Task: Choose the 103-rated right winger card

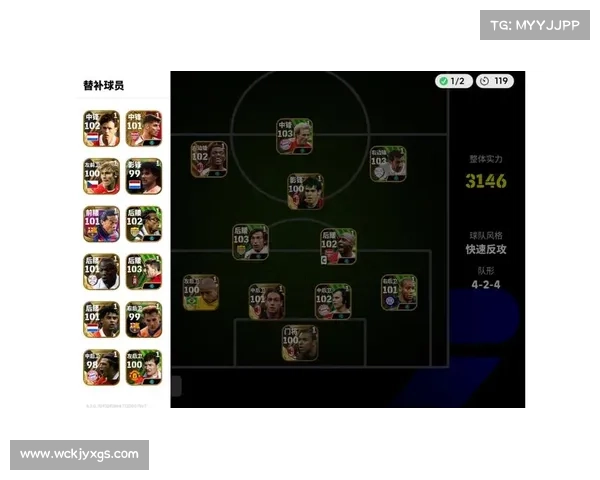Action: 388,164
